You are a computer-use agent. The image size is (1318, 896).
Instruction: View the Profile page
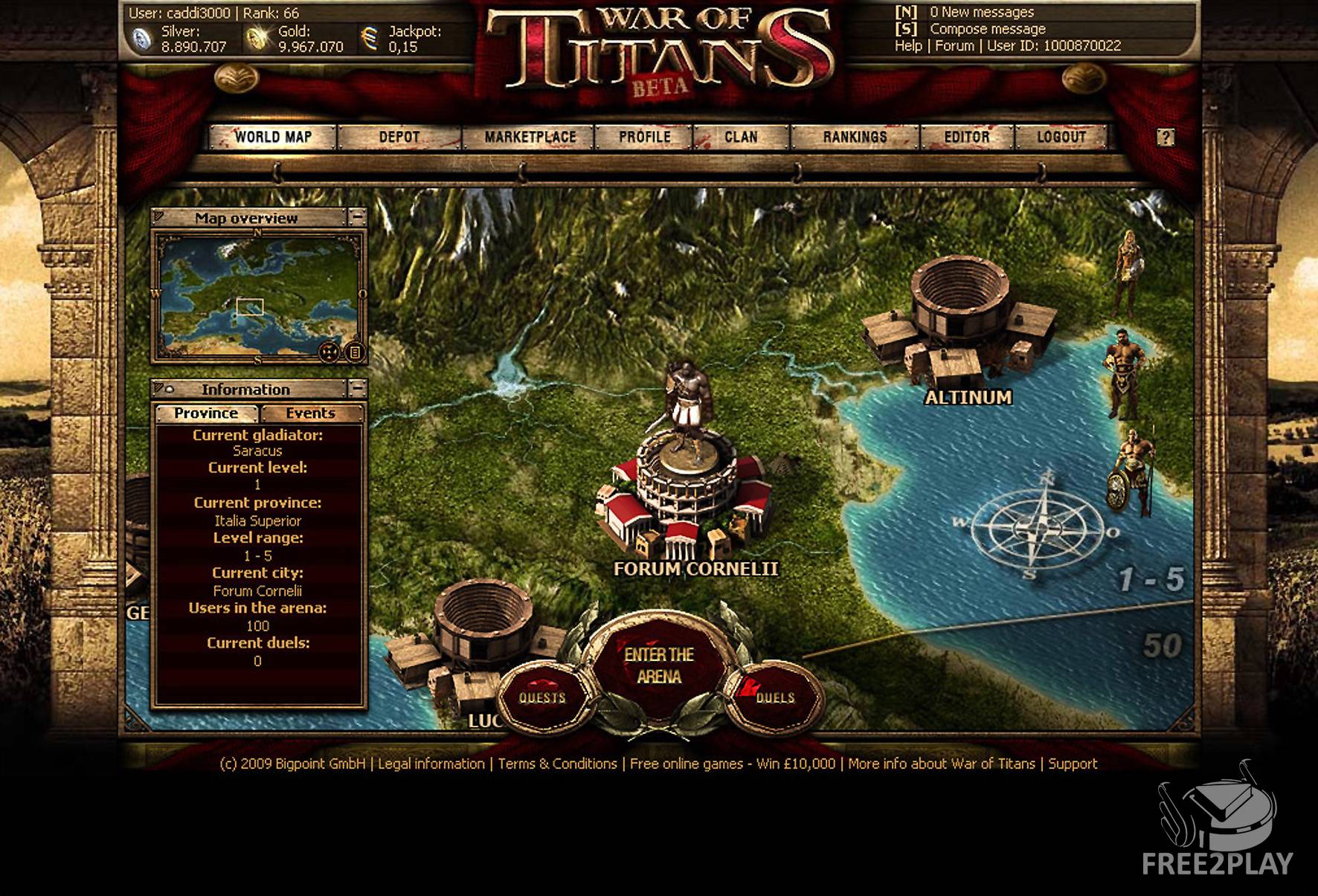(x=645, y=137)
